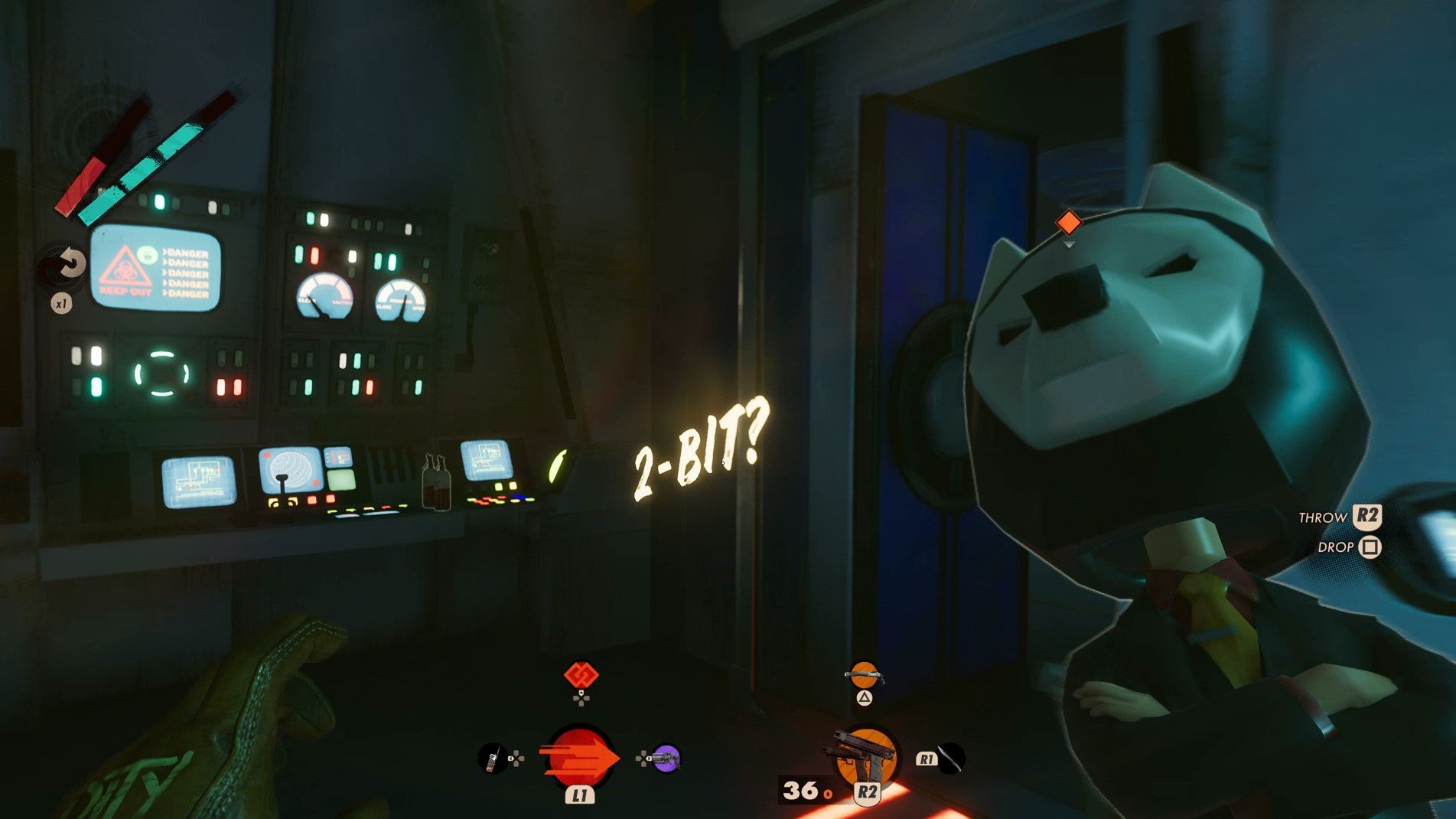1456x819 pixels.
Task: Click the orange diamond objective marker
Action: pyautogui.click(x=1068, y=223)
